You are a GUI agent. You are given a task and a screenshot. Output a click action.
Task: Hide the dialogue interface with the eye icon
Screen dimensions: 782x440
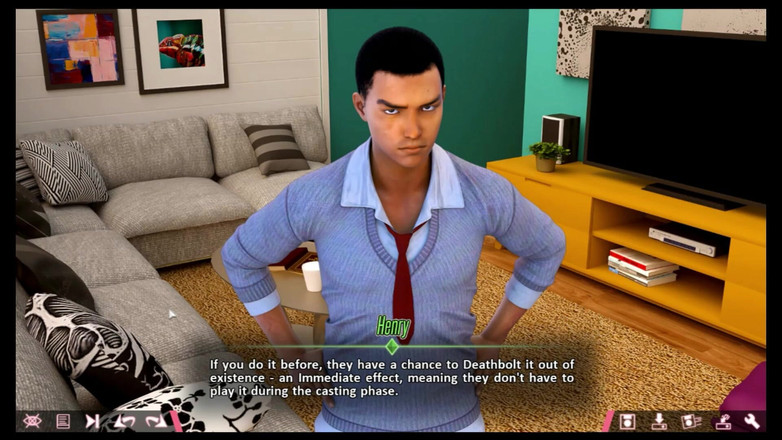point(32,421)
